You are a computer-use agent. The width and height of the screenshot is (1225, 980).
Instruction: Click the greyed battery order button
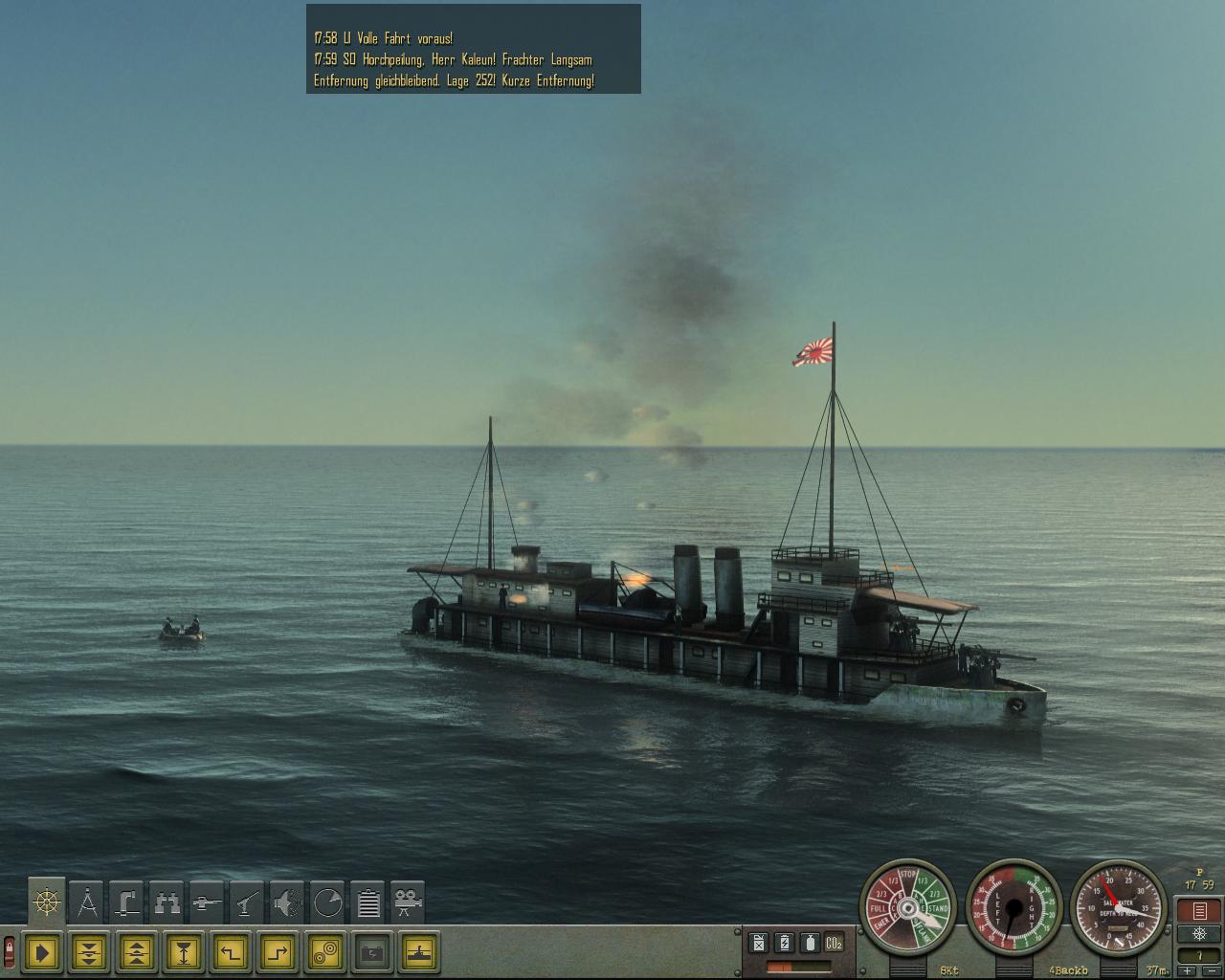tap(373, 952)
